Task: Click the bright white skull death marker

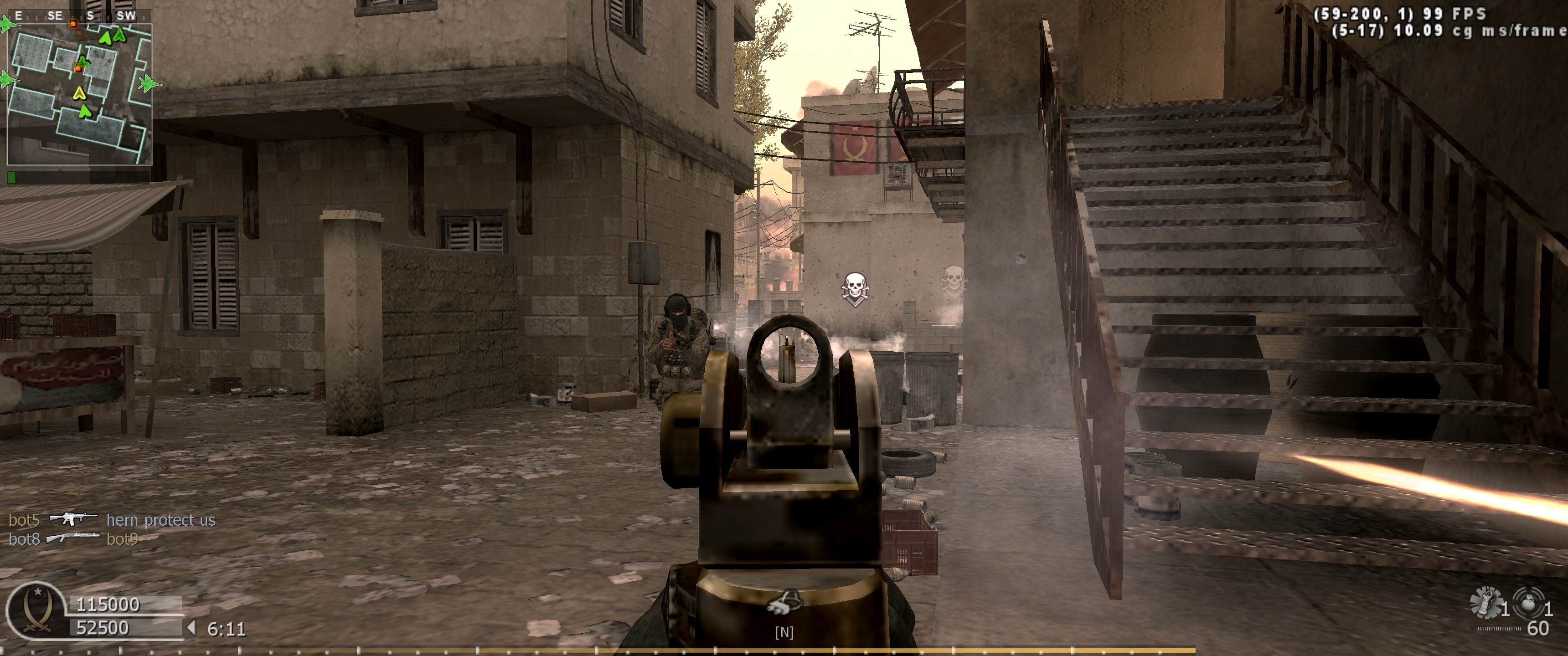Action: (855, 288)
